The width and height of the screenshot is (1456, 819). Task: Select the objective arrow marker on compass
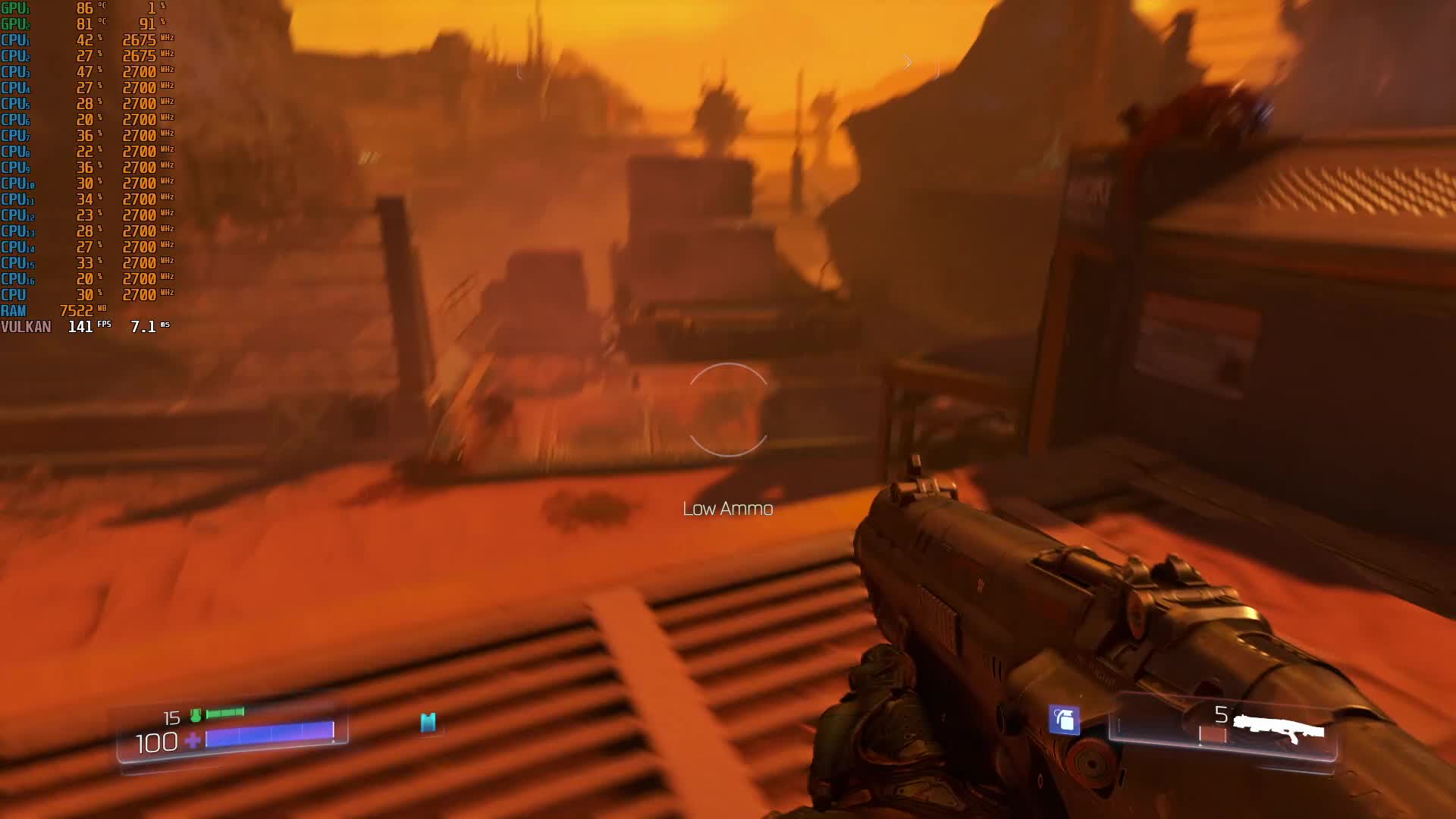(x=907, y=62)
